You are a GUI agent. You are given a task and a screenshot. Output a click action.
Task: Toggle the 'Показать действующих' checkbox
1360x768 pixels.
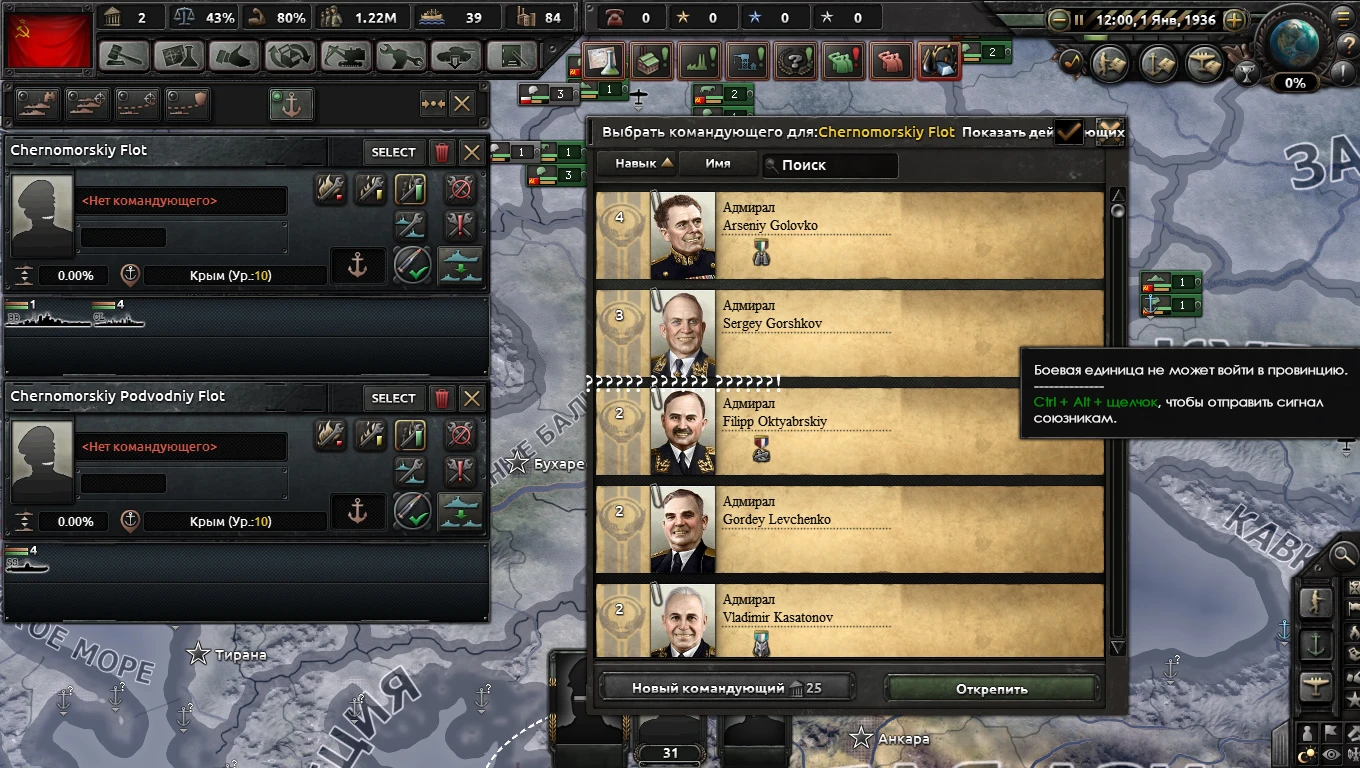click(x=1069, y=131)
